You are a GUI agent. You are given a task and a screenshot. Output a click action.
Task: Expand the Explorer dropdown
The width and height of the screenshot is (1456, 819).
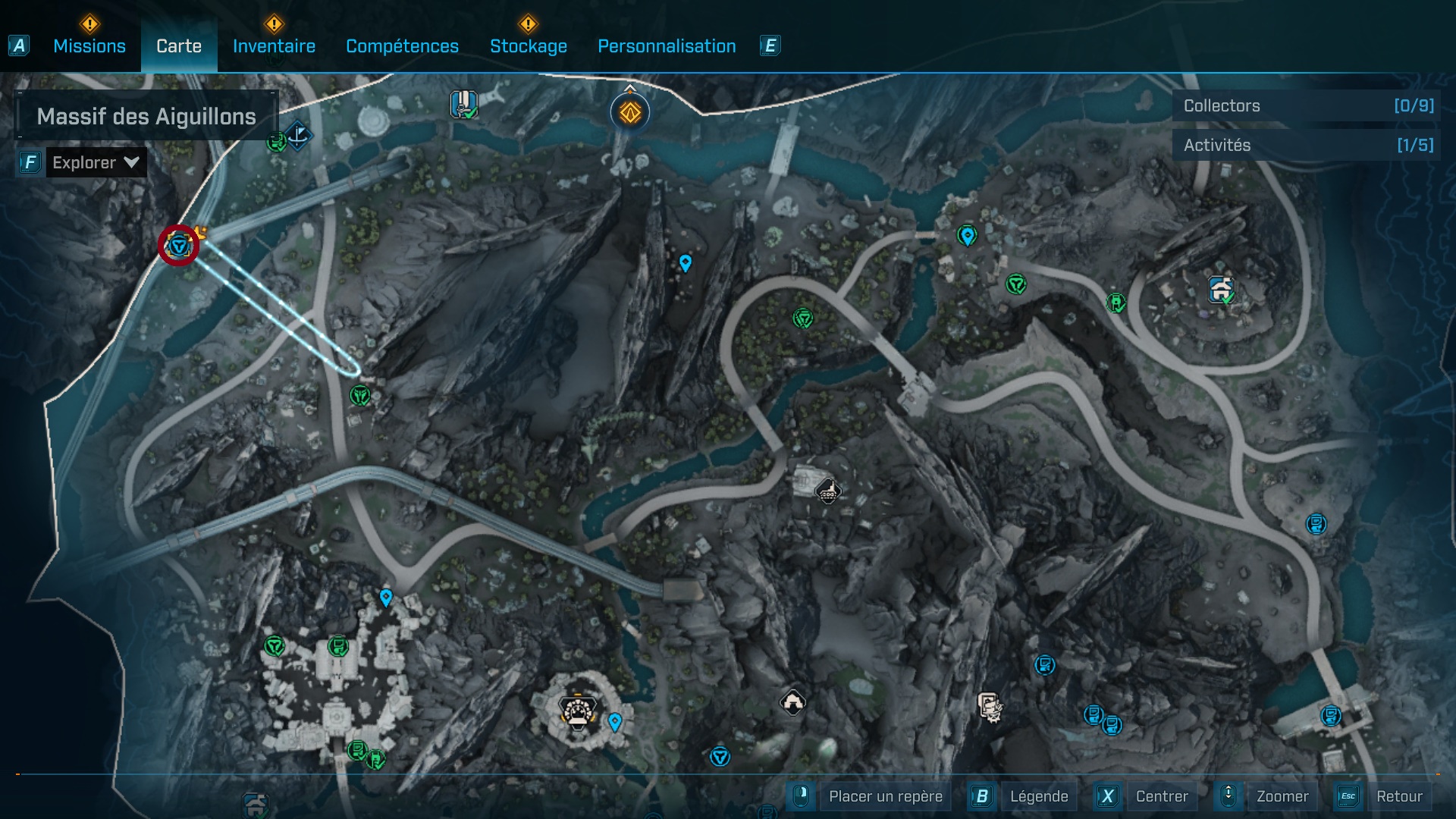pyautogui.click(x=96, y=162)
